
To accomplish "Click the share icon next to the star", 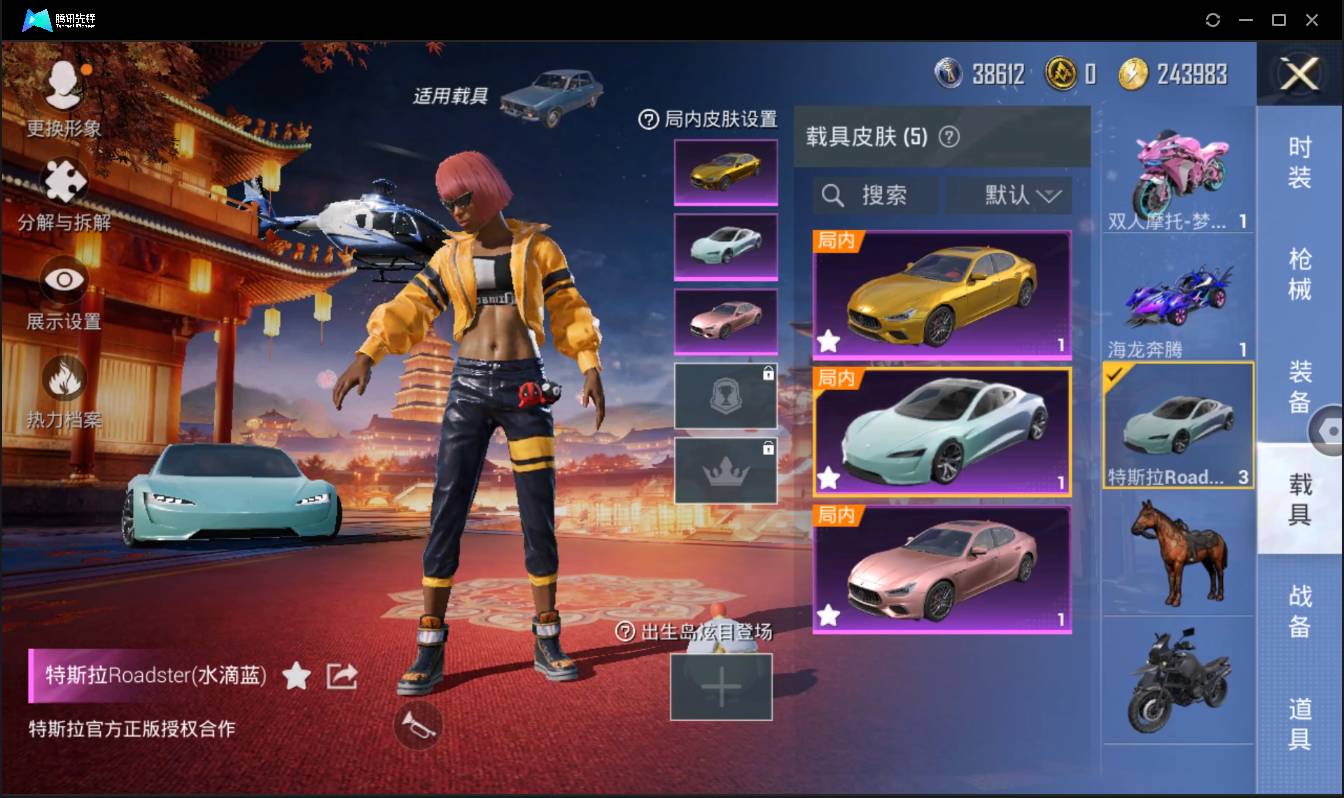I will (341, 675).
